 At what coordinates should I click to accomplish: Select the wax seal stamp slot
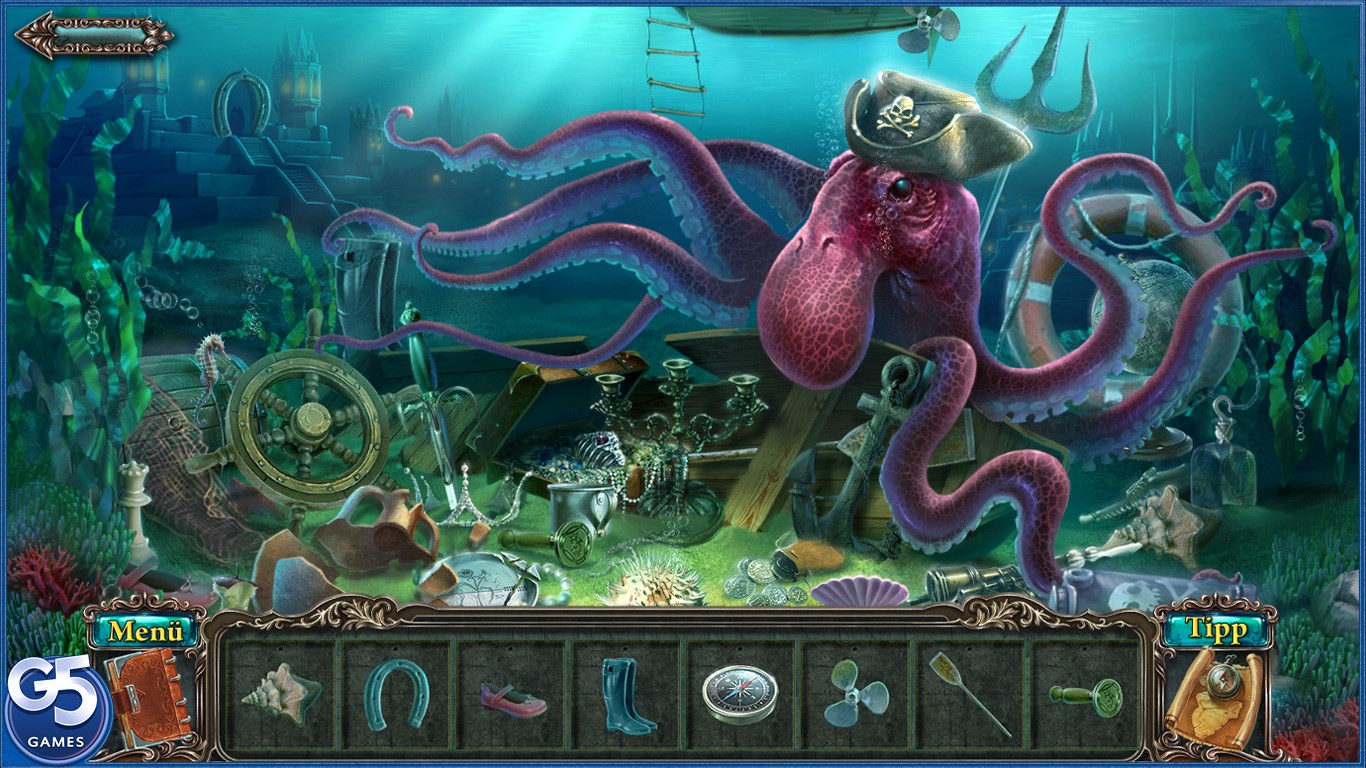(x=1086, y=693)
